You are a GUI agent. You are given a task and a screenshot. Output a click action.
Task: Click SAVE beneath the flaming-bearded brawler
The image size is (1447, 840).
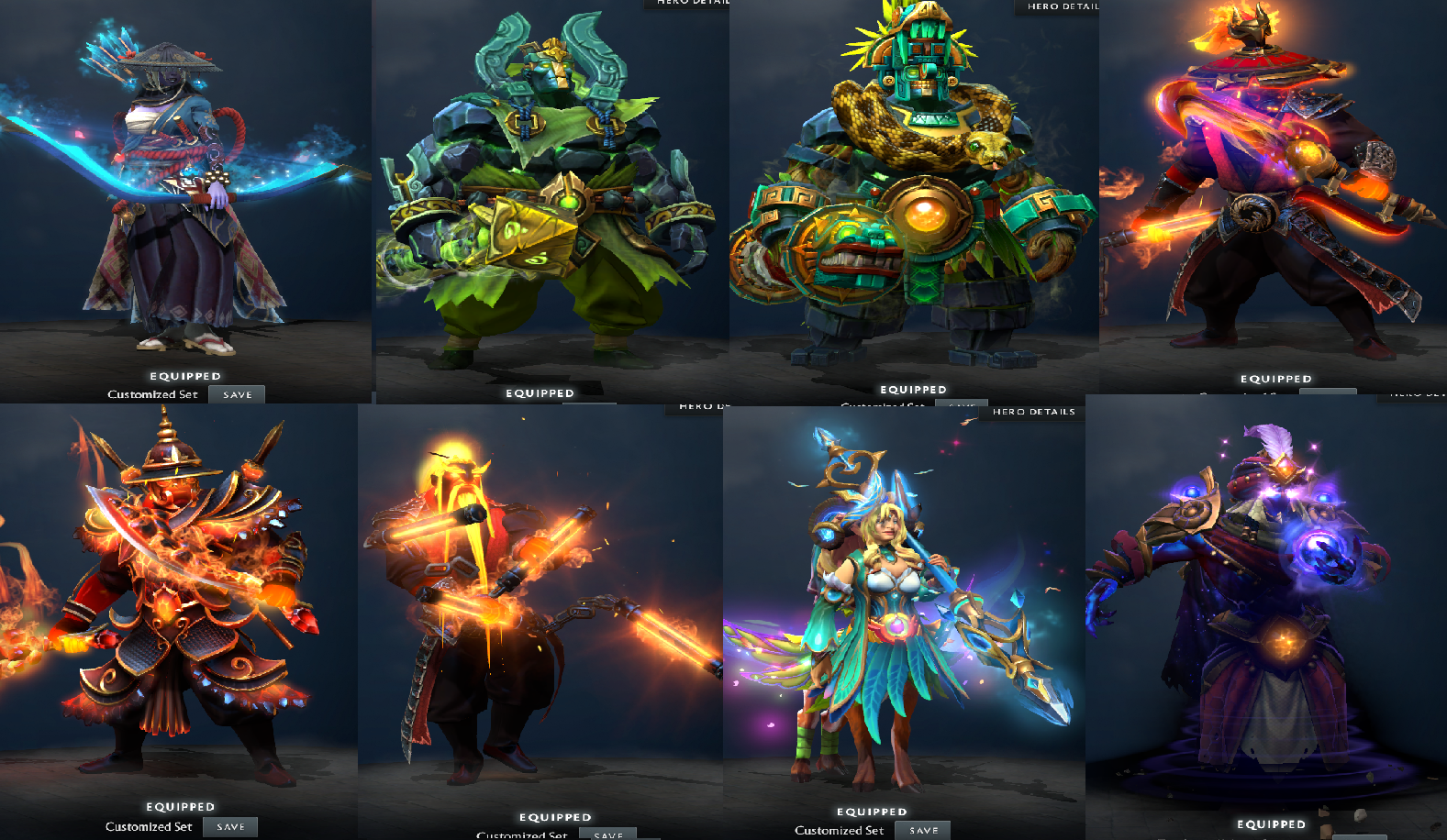pyautogui.click(x=606, y=834)
